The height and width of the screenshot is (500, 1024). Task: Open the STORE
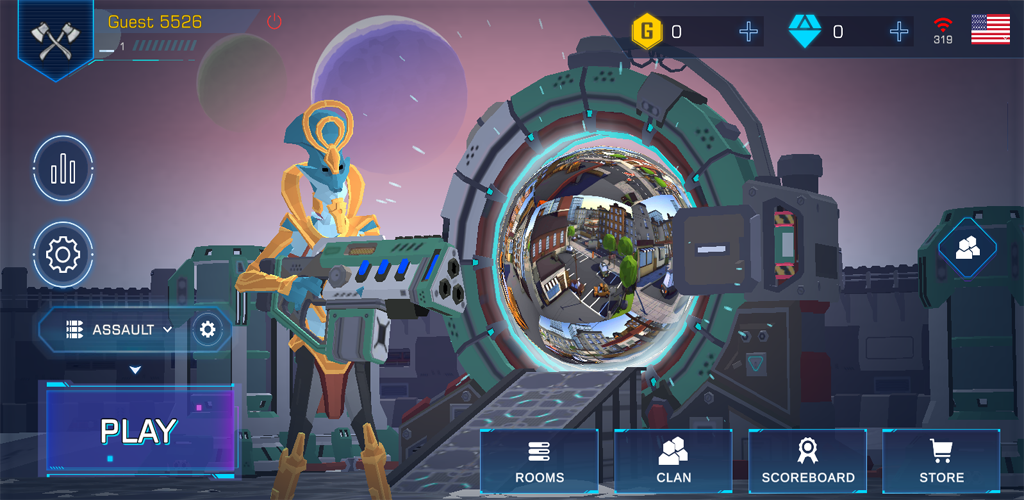pyautogui.click(x=941, y=462)
